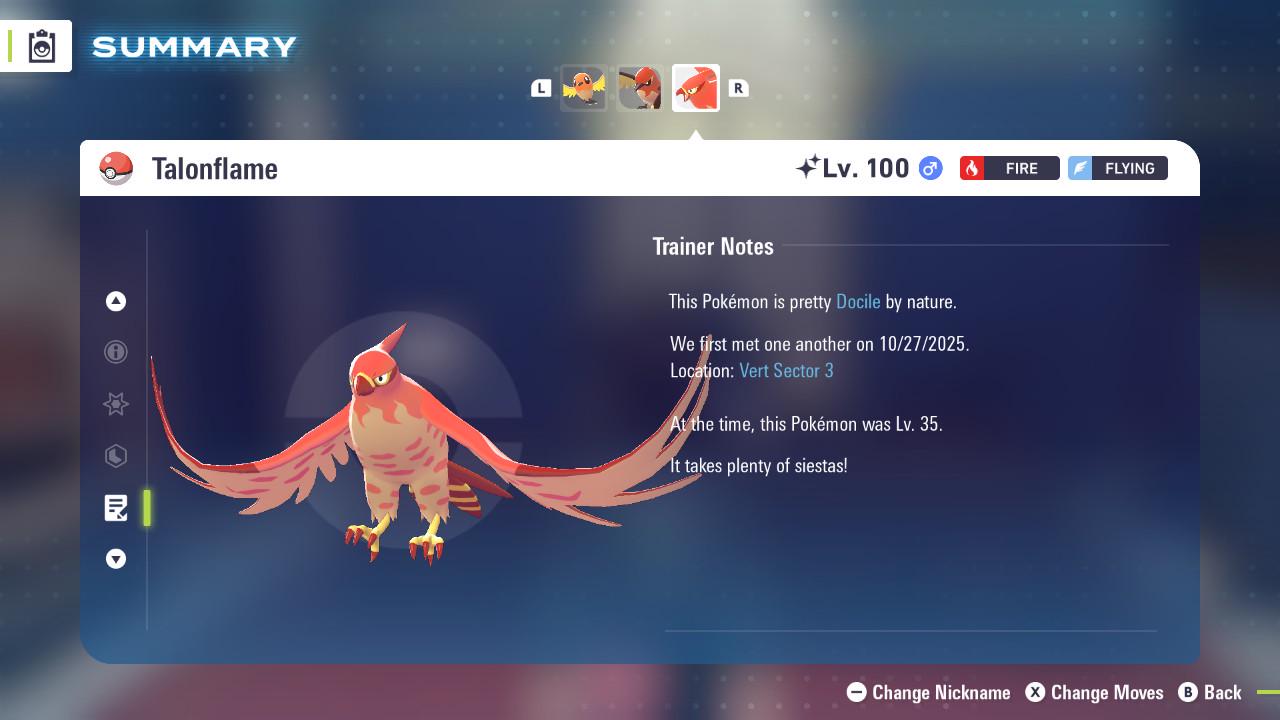This screenshot has width=1280, height=720.
Task: Select the FLYING type badge
Action: pos(1117,168)
